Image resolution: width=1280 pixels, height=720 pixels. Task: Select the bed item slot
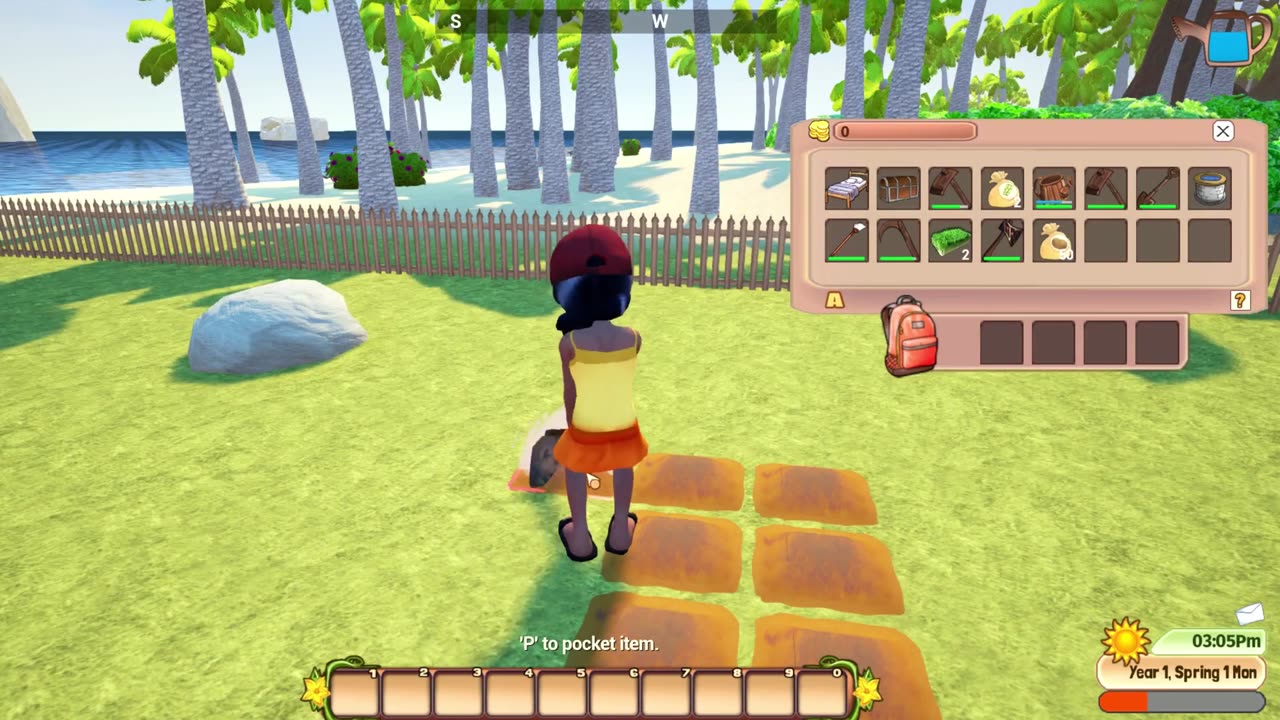pos(846,188)
